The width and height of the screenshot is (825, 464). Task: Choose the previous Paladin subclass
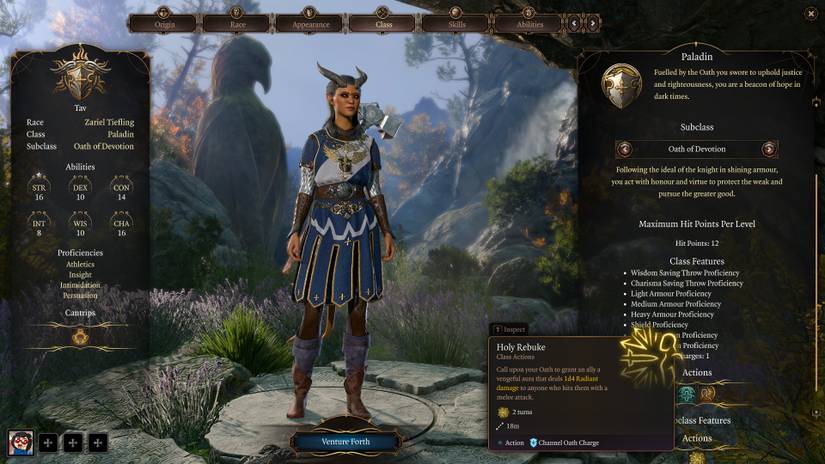(625, 149)
